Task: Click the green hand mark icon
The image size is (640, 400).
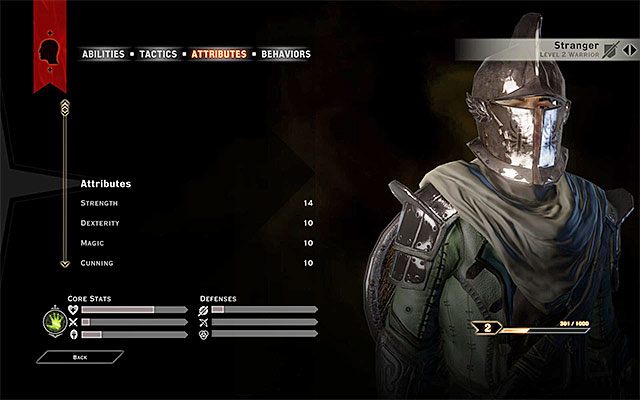Action: click(52, 322)
